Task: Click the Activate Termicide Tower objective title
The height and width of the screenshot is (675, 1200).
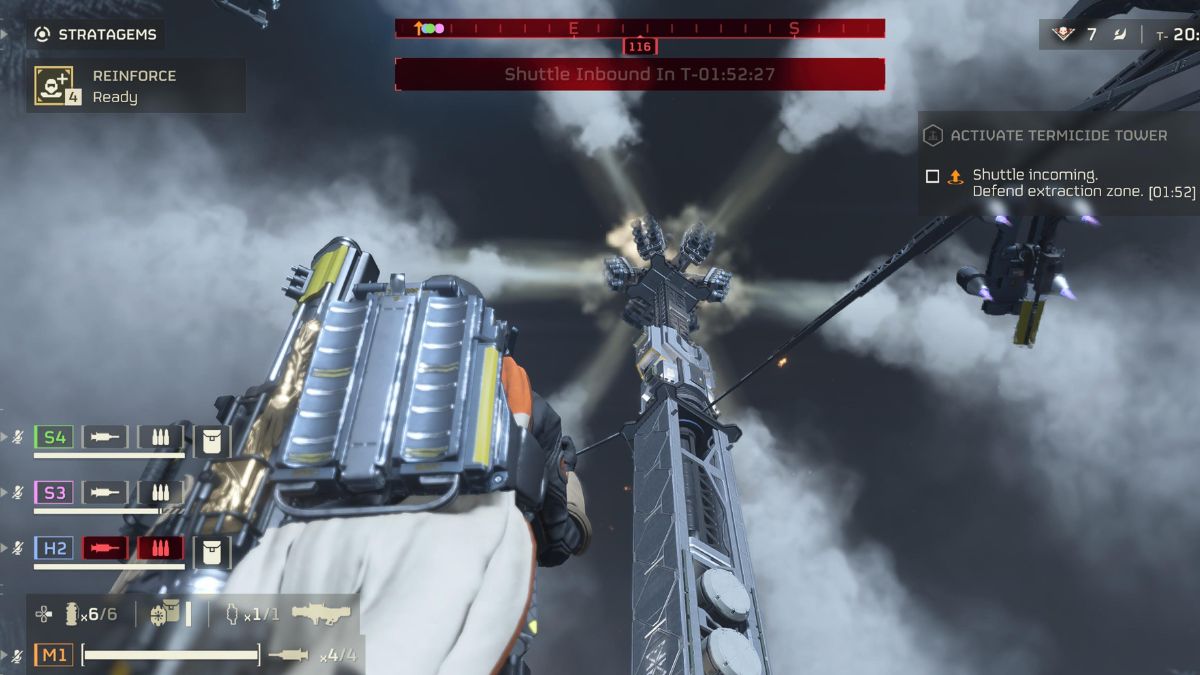Action: tap(1058, 135)
